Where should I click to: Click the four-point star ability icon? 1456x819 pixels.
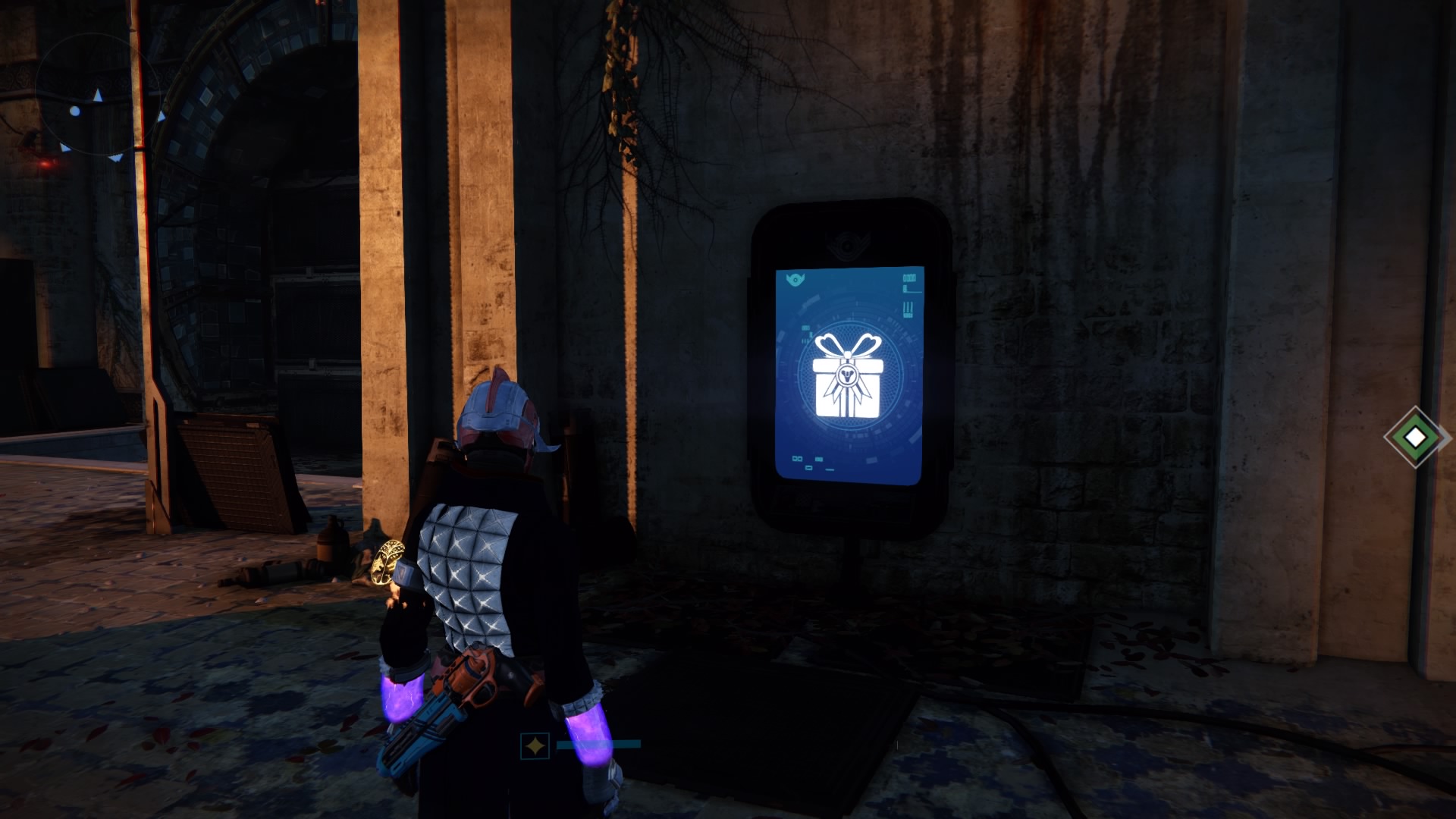click(x=535, y=746)
